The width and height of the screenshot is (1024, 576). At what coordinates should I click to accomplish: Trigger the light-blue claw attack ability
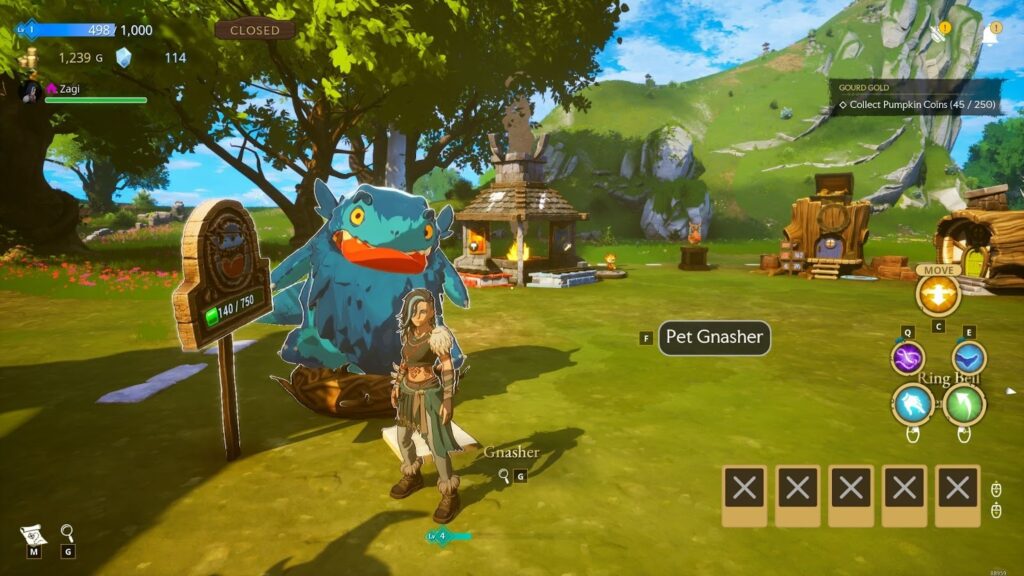913,405
